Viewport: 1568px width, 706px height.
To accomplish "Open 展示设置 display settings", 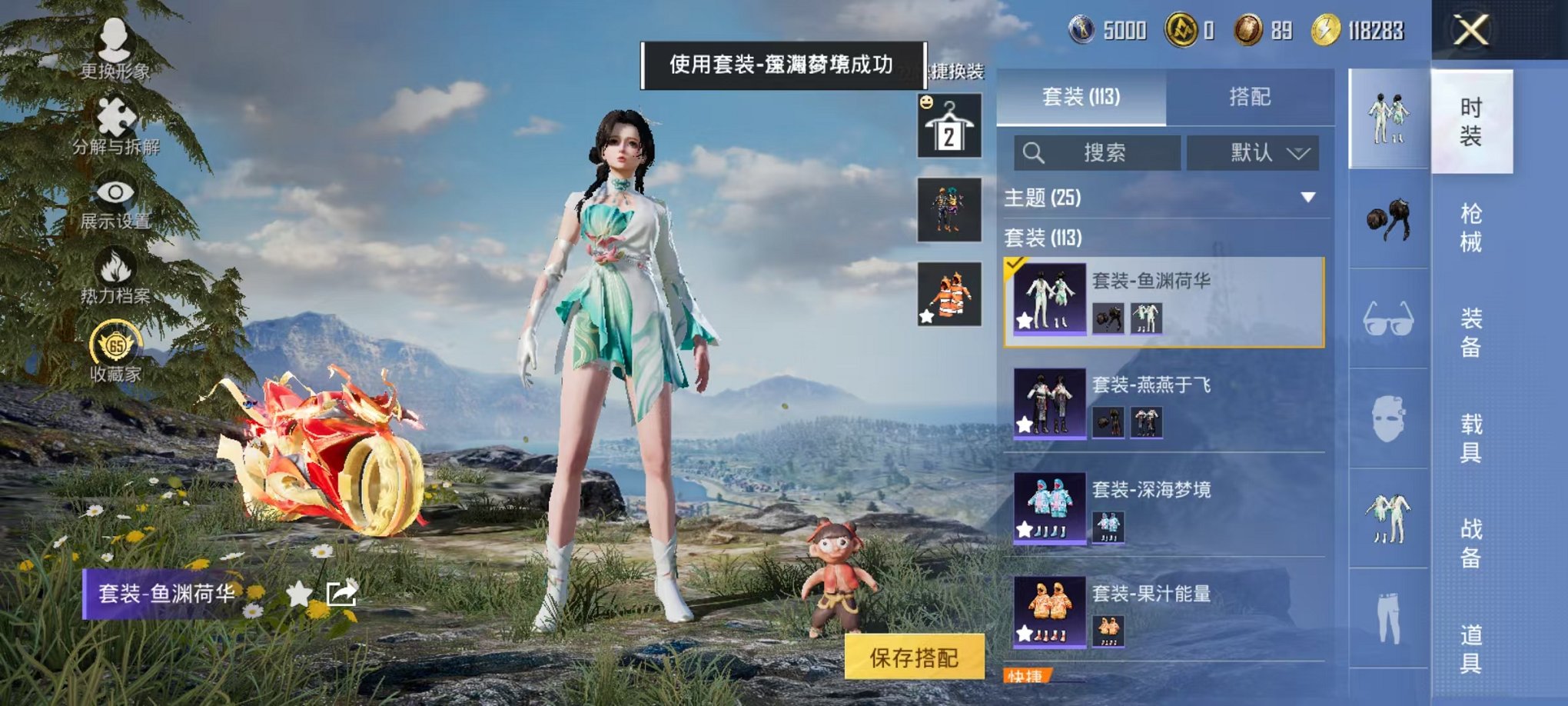I will [x=112, y=192].
